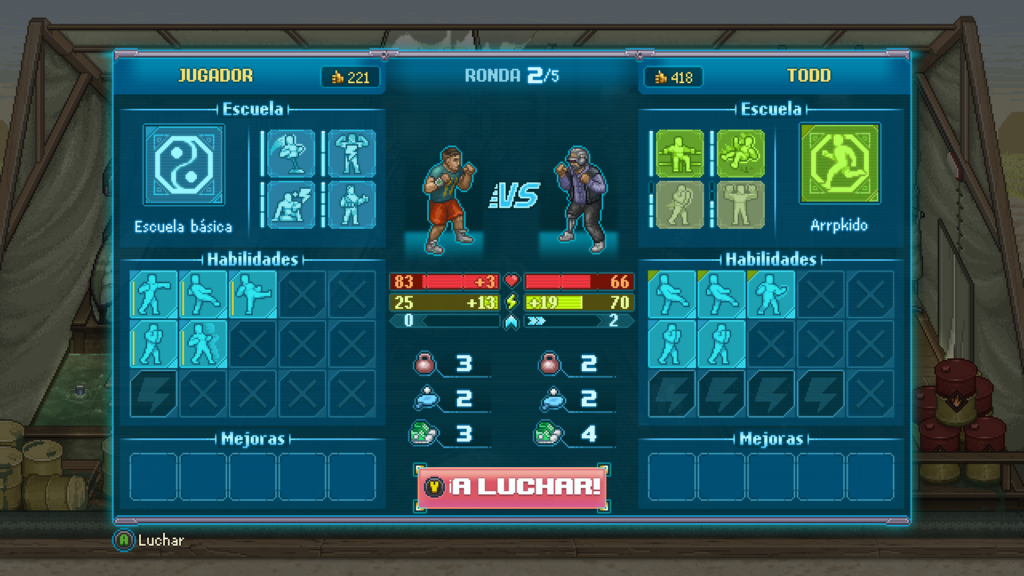Viewport: 1024px width, 576px height.
Task: Select Jugador's muscle-flexing school perk icon
Action: (352, 153)
